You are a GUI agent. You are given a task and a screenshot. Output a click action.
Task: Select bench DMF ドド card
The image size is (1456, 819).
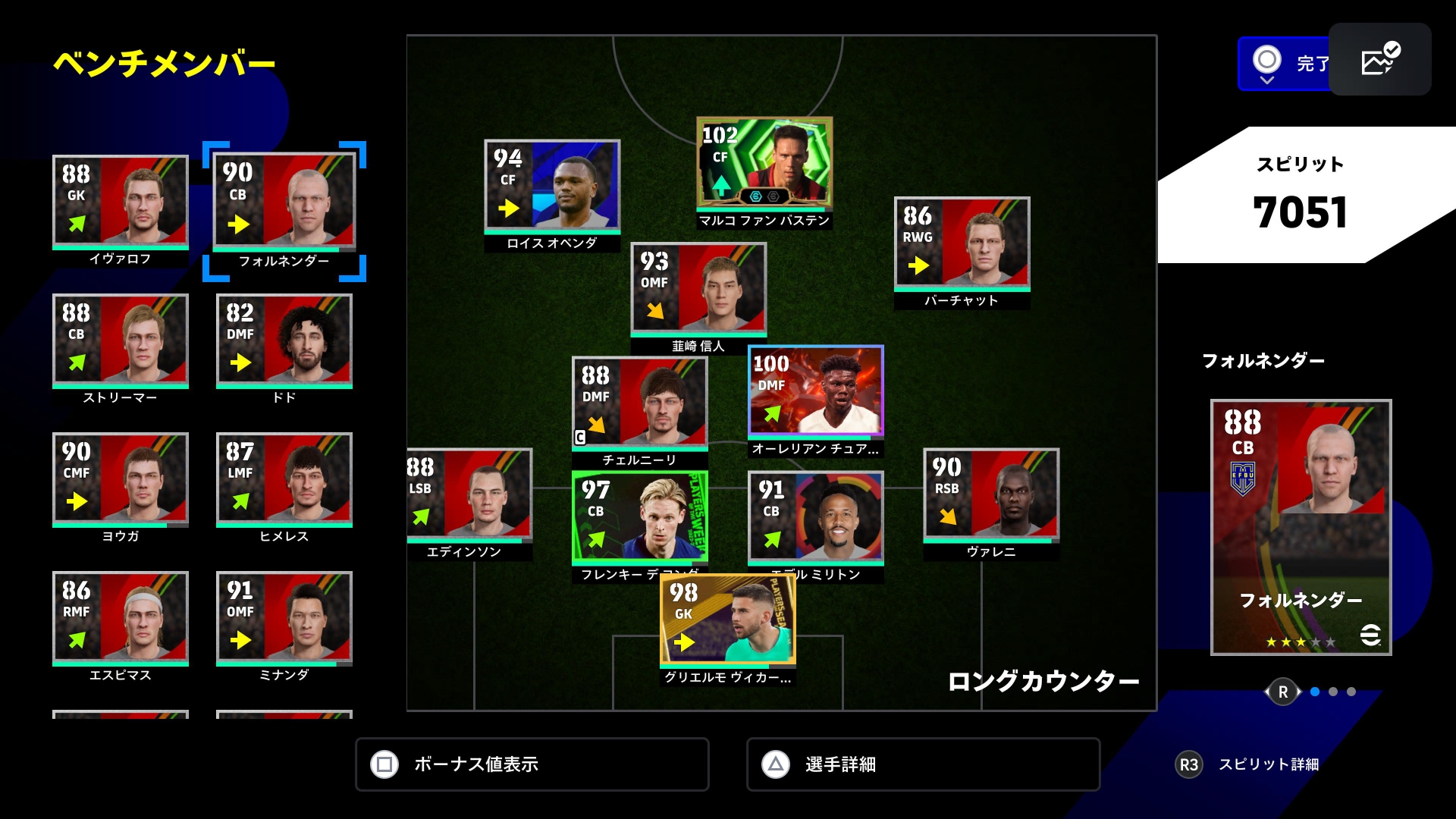[284, 341]
